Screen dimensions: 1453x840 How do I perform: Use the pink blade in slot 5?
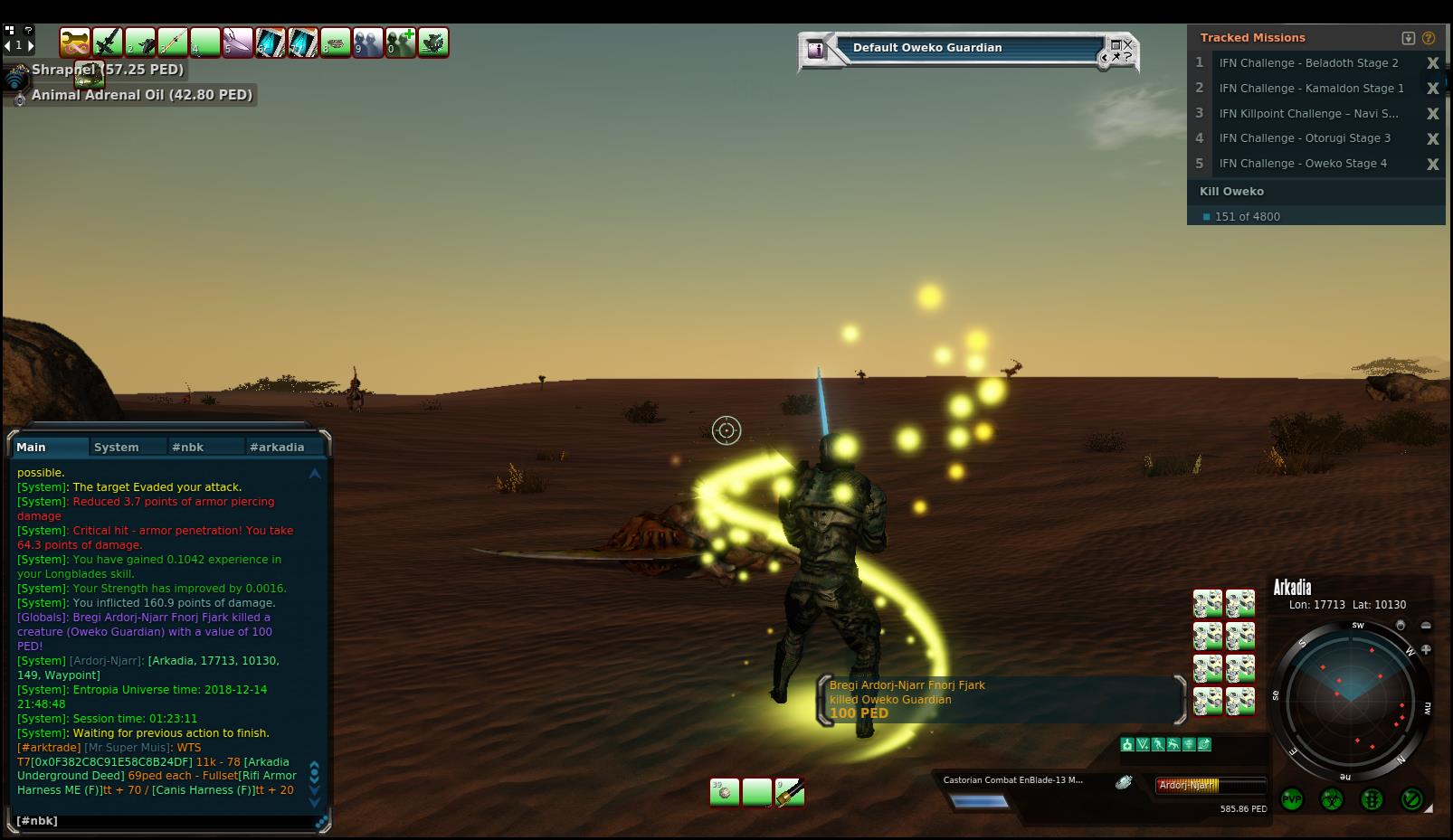point(238,42)
